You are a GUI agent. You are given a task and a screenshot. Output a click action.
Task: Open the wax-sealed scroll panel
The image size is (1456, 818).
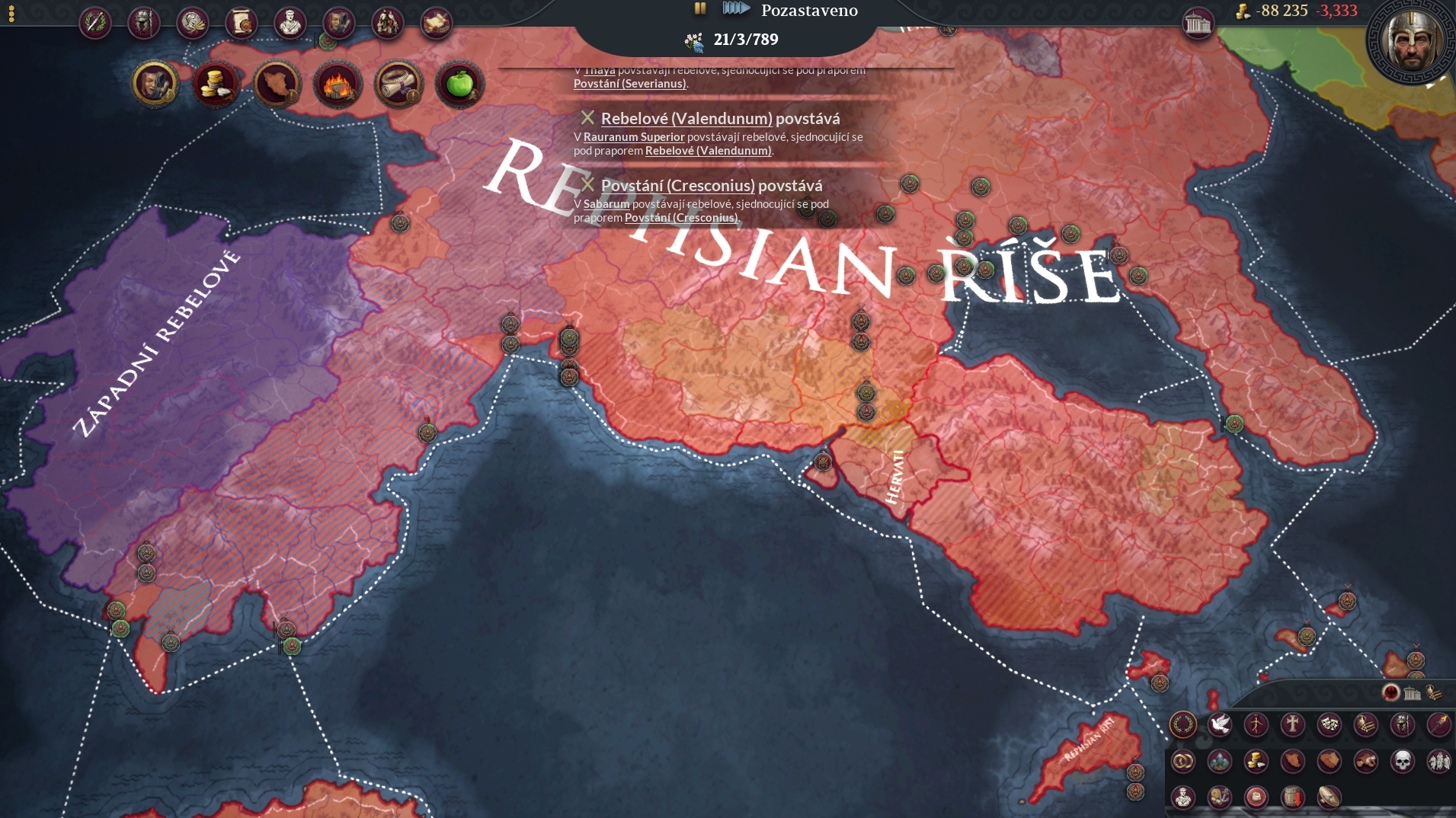242,23
